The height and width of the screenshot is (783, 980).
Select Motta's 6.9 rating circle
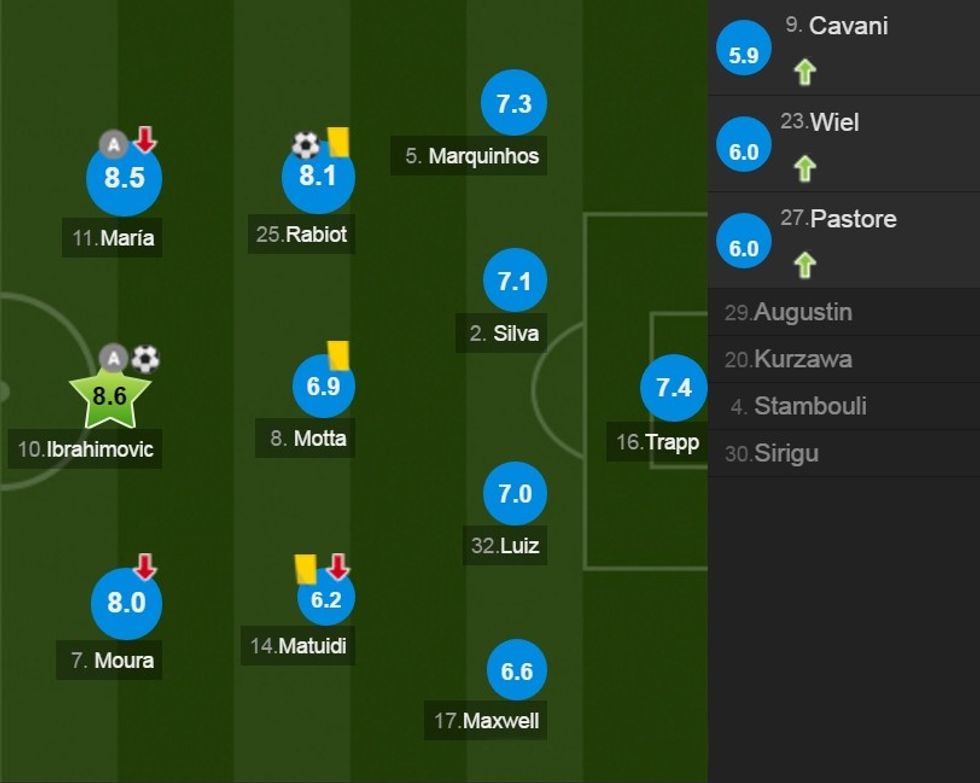[323, 386]
